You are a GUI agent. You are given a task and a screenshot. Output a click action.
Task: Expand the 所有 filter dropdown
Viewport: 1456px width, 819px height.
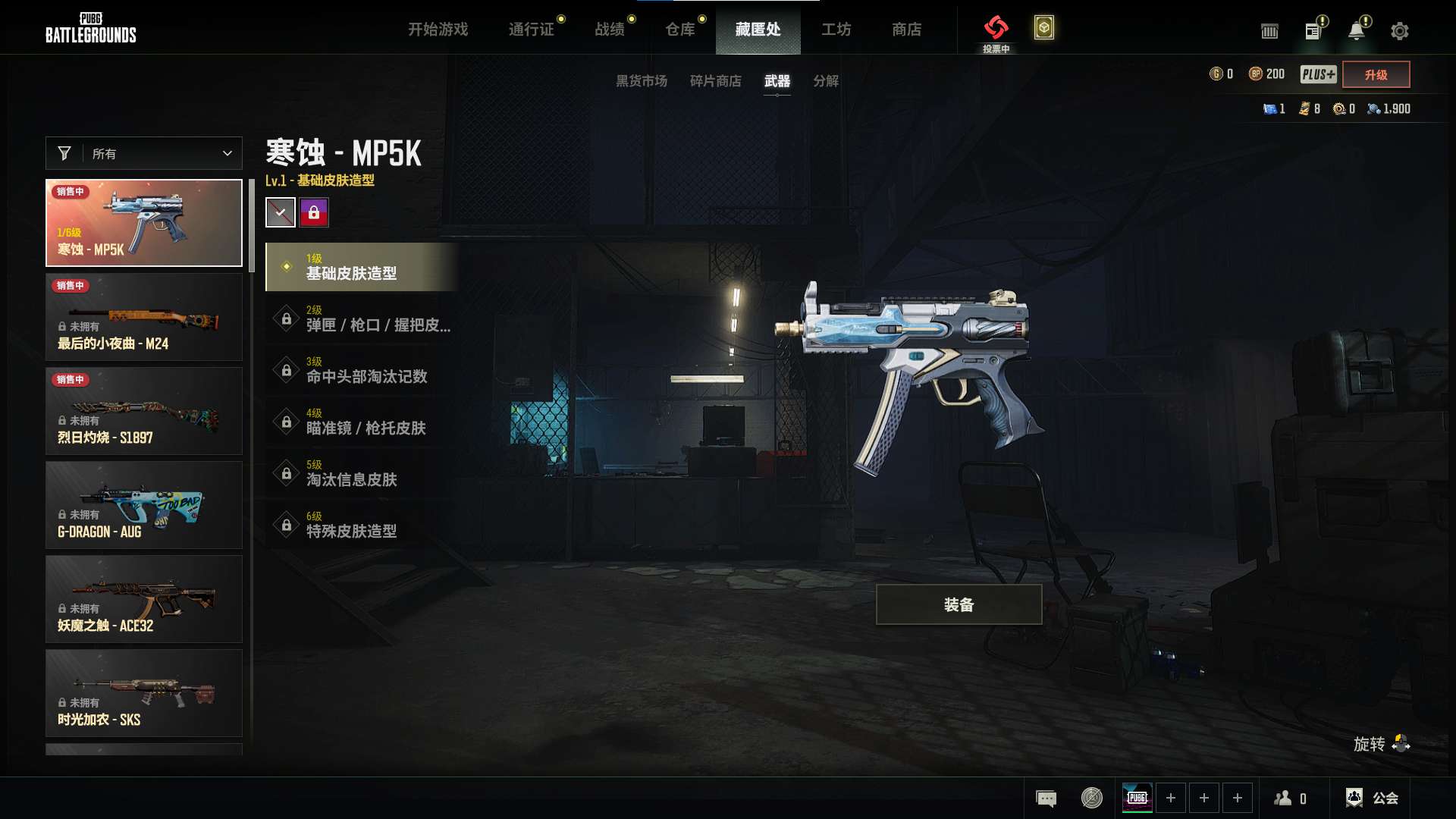click(x=144, y=153)
